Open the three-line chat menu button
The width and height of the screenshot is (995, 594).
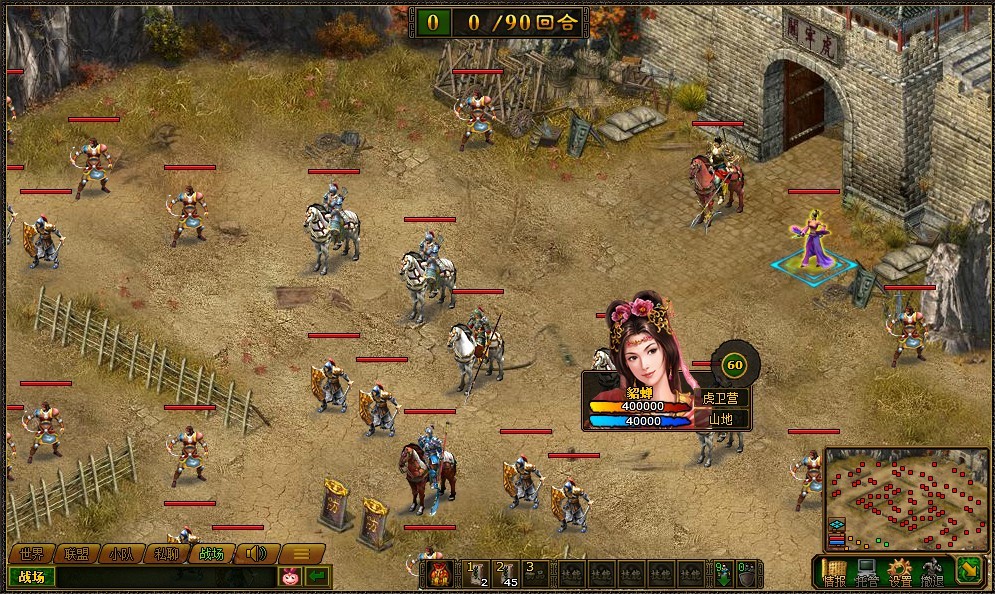pyautogui.click(x=301, y=553)
